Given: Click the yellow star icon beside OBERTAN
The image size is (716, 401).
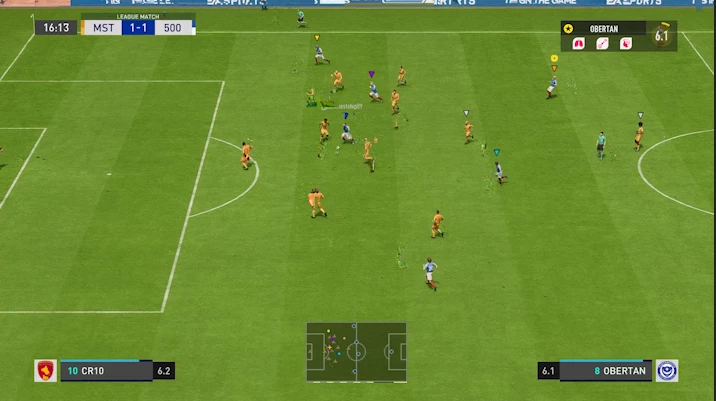Looking at the screenshot, I should 569,29.
